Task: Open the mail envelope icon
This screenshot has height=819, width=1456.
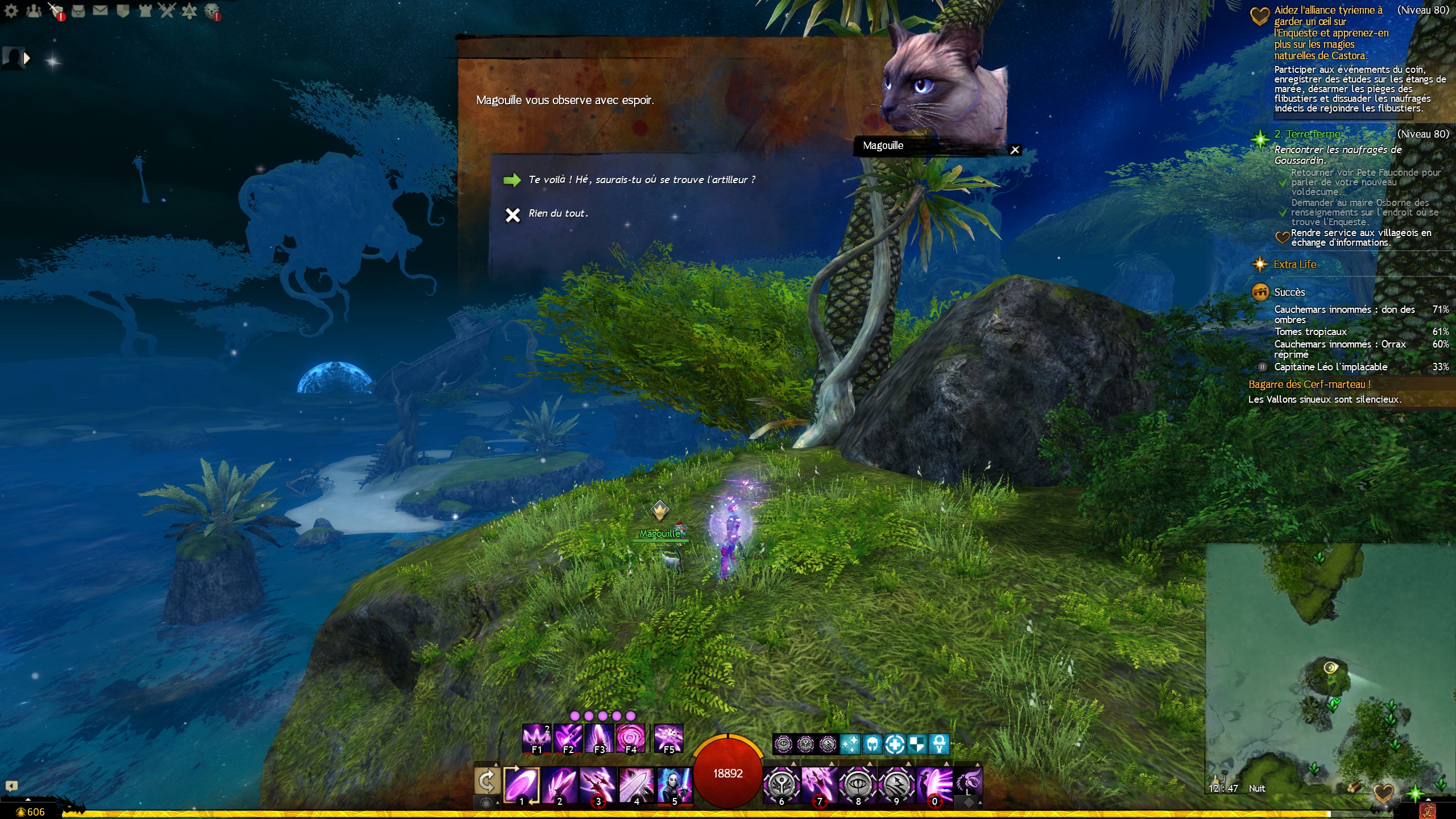Action: point(100,10)
